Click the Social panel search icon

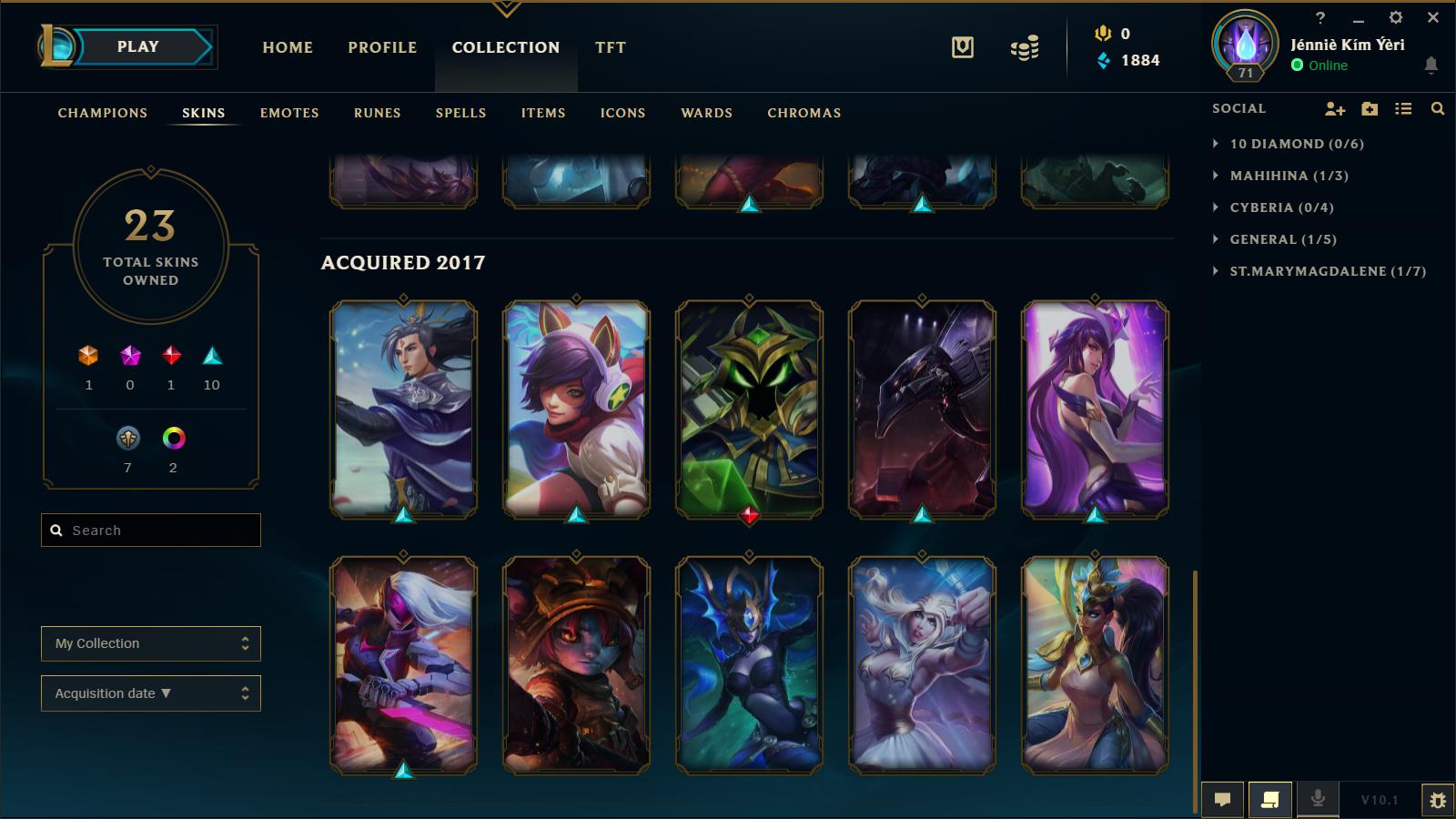coord(1438,108)
